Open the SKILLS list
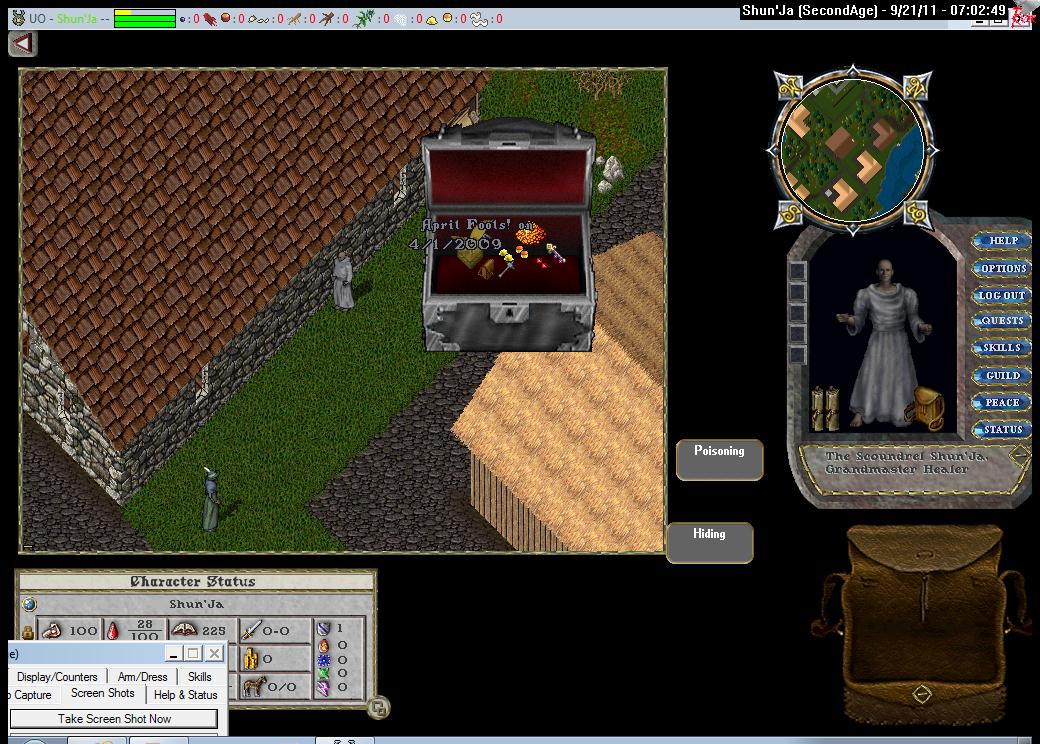This screenshot has width=1040, height=744. [1002, 348]
